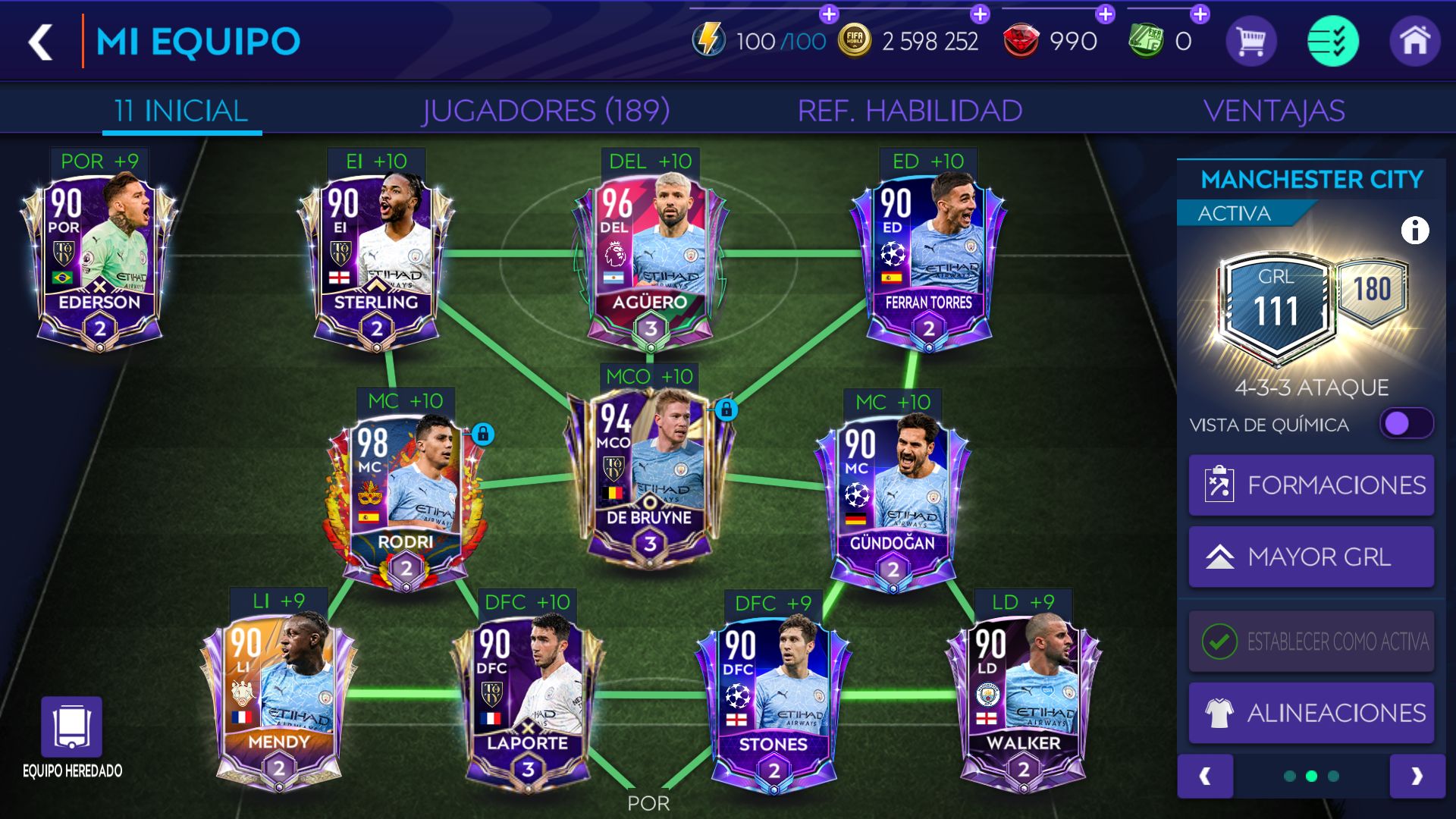Tap the back arrow to exit Mi Equipo
The width and height of the screenshot is (1456, 819).
pos(40,42)
